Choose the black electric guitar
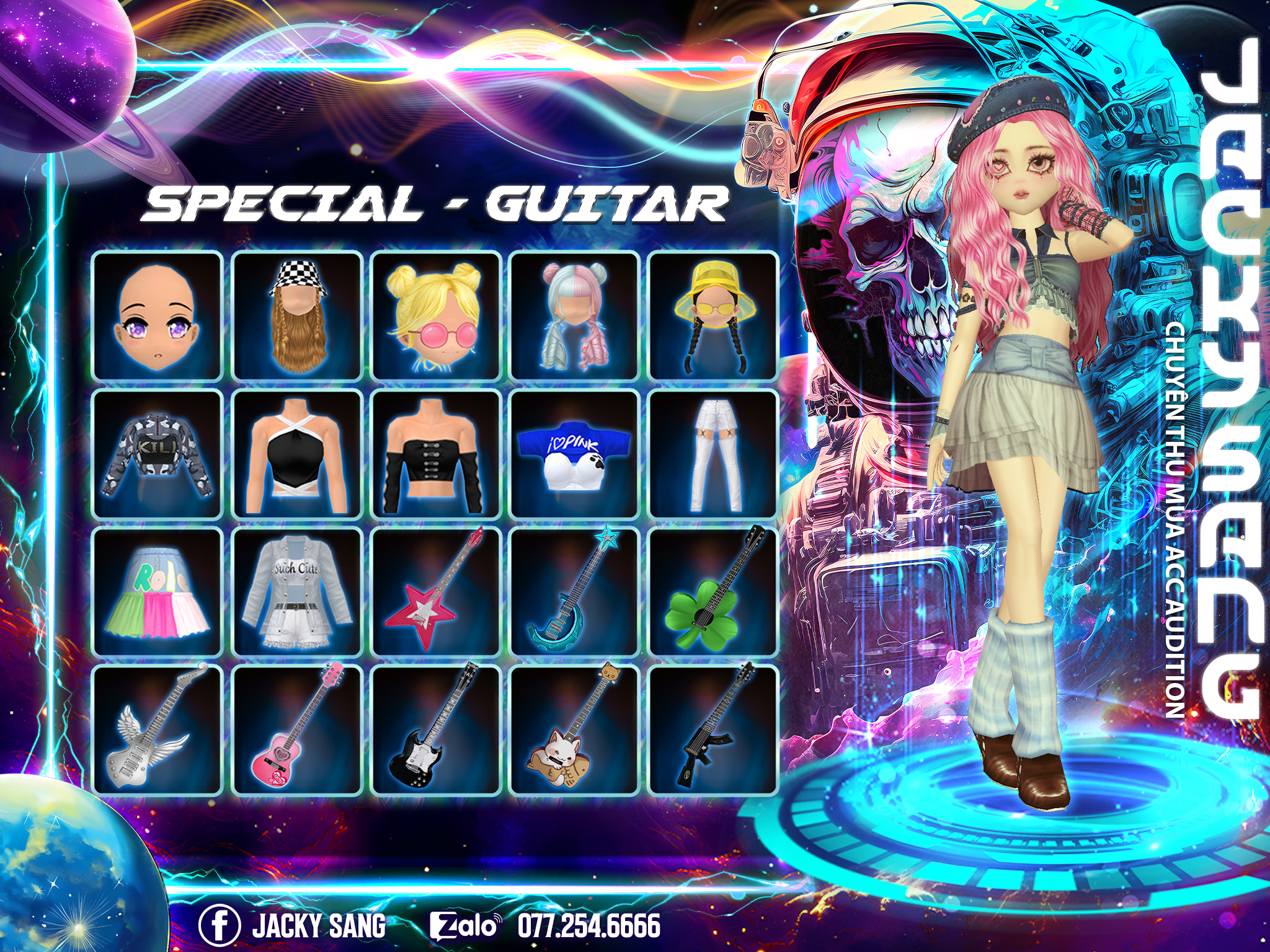1270x952 pixels. pos(436,730)
